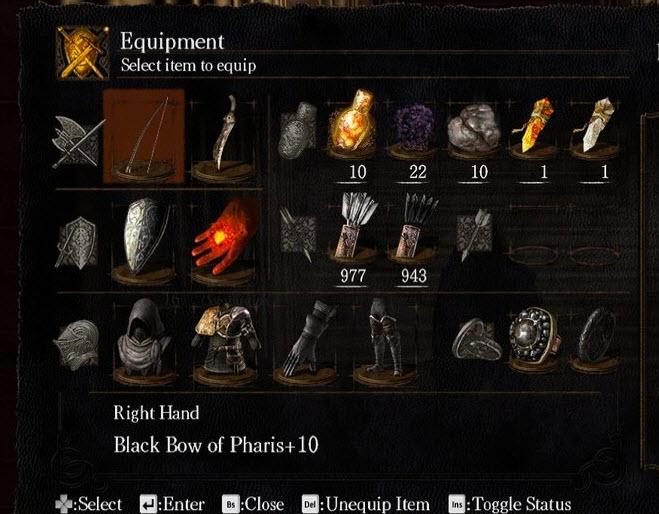The height and width of the screenshot is (514, 659).
Task: Choose the curved blade weapon slot
Action: (x=221, y=136)
